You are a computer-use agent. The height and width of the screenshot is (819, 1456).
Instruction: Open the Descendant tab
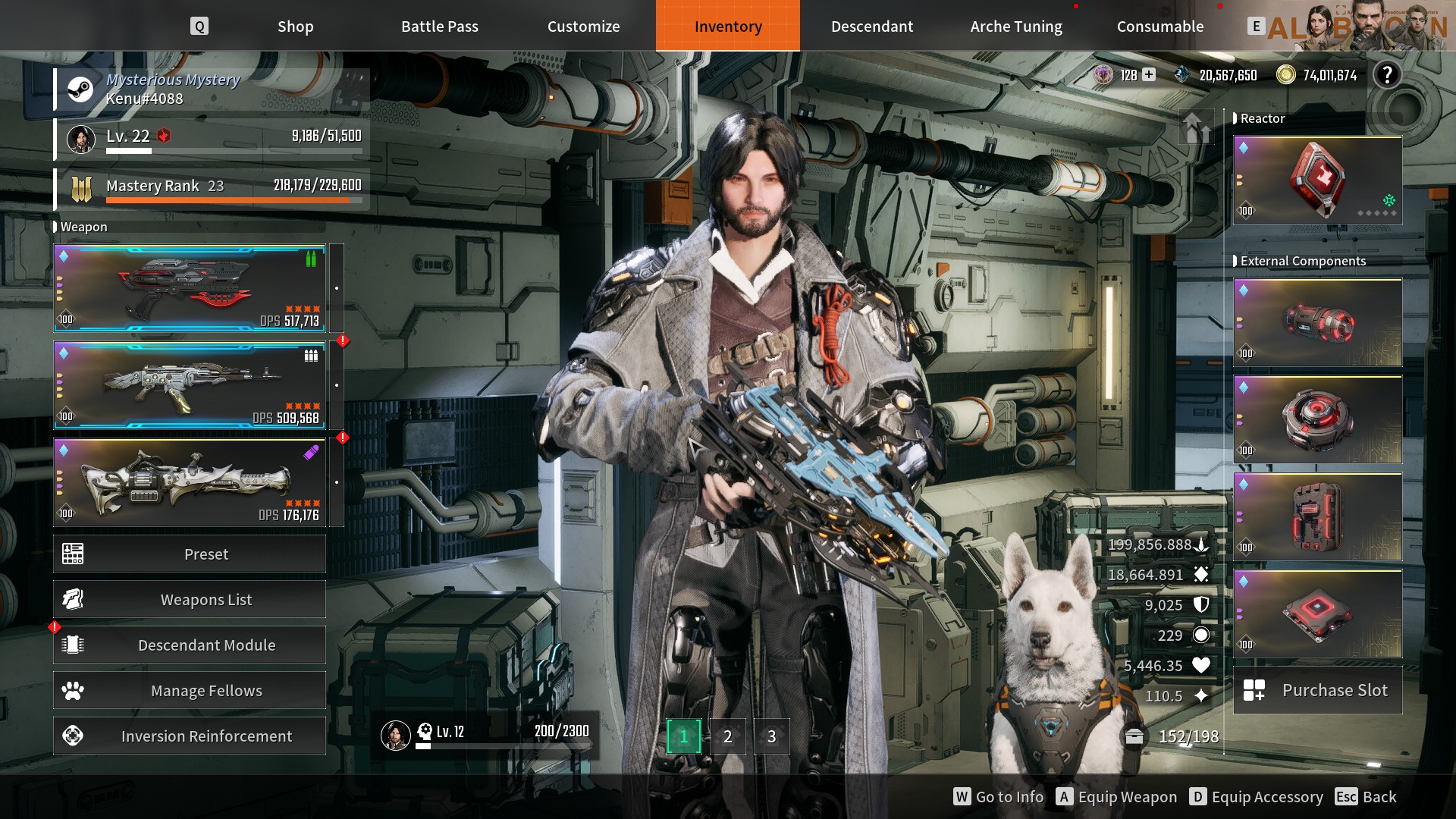point(871,27)
